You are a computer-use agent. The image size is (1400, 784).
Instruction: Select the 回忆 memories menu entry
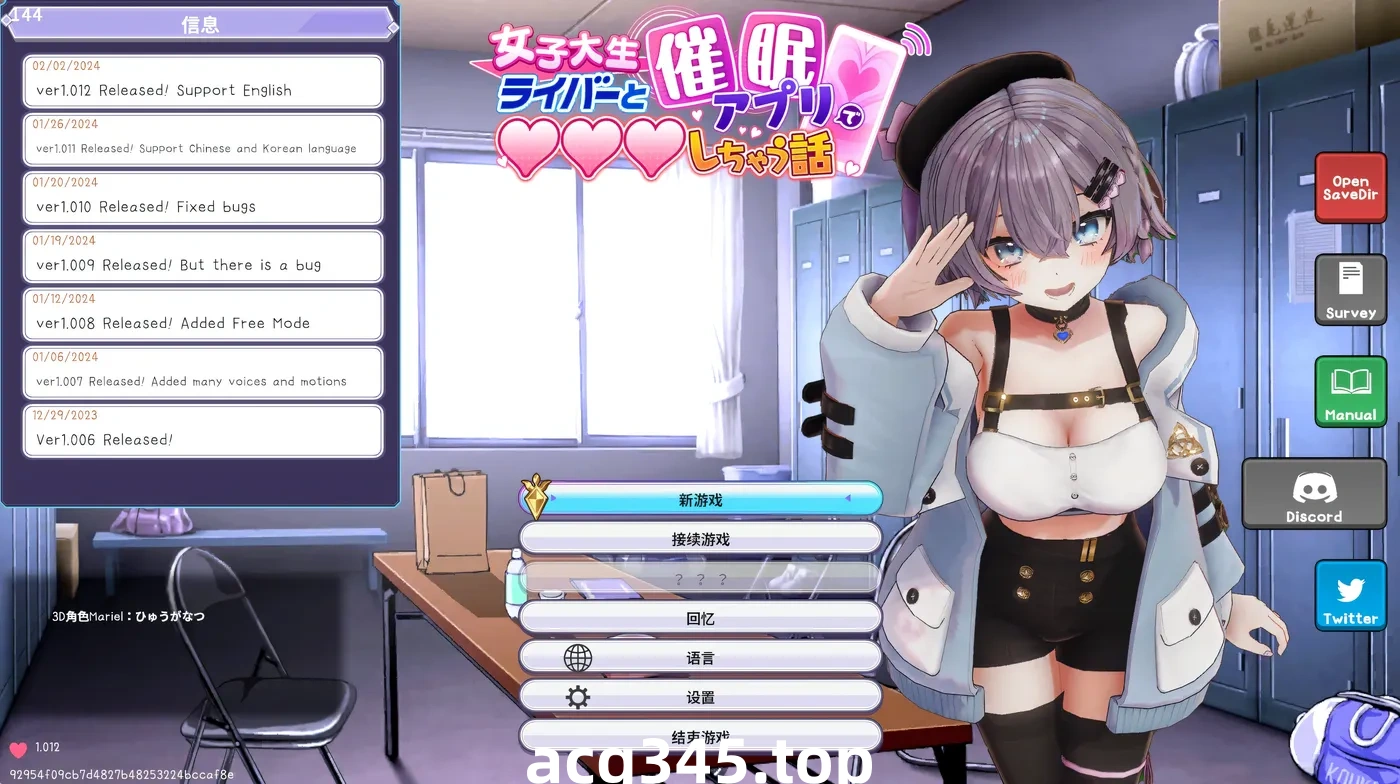tap(700, 617)
